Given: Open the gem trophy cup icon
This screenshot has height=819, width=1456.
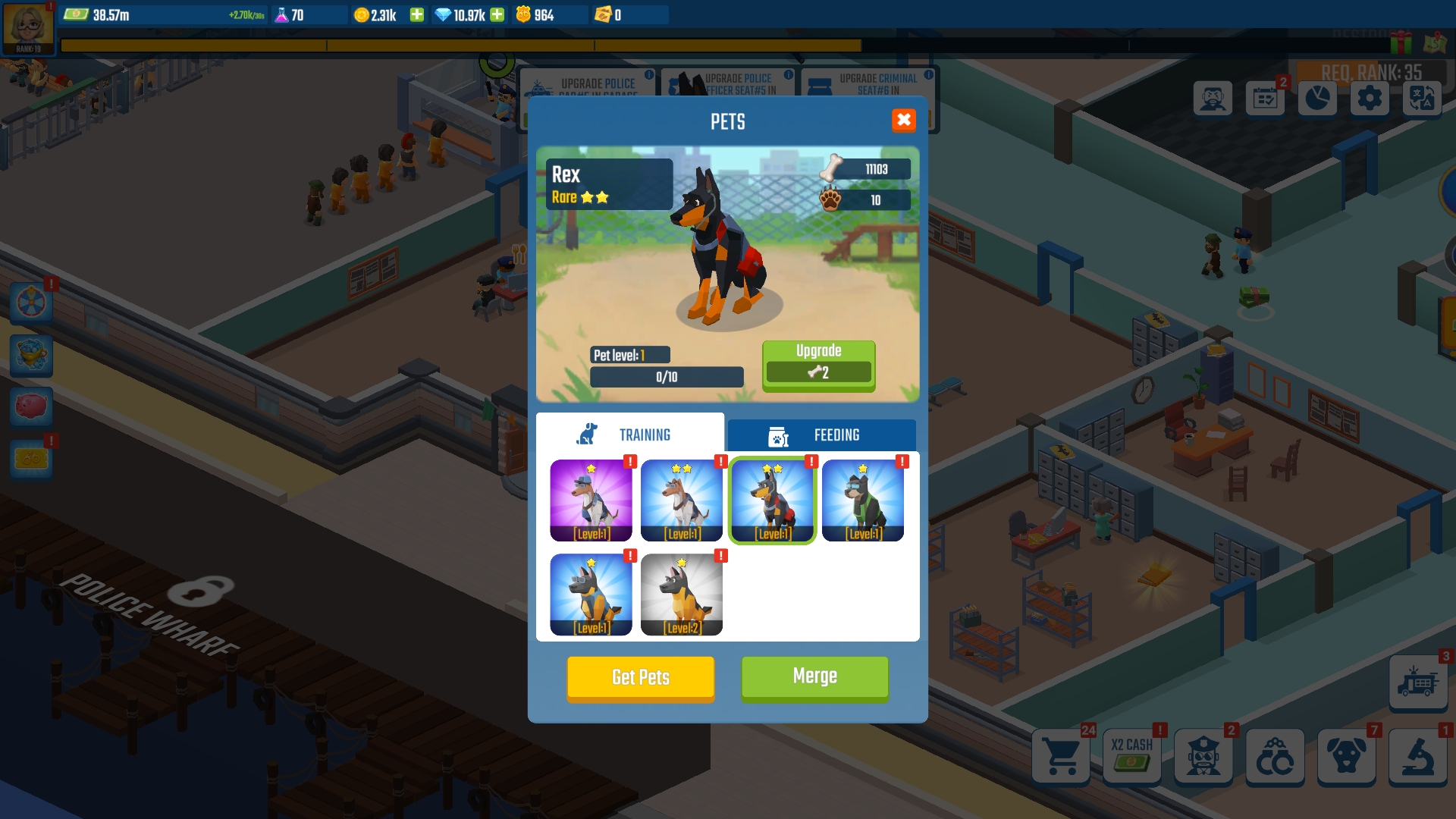Looking at the screenshot, I should click(32, 356).
